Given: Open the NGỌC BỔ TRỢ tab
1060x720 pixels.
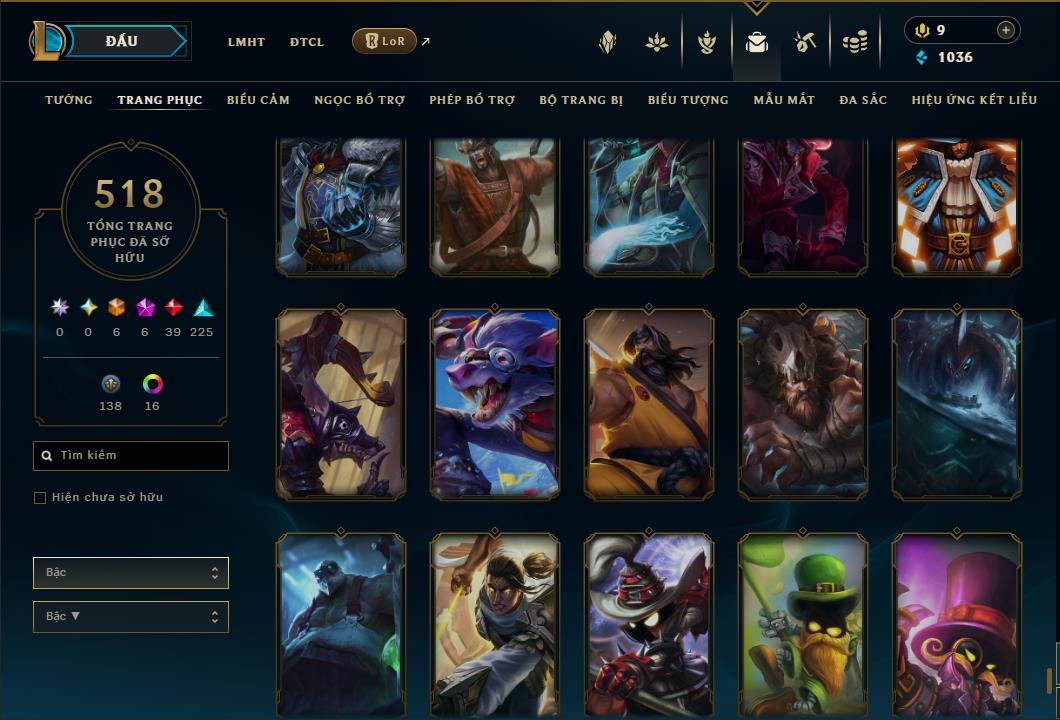Looking at the screenshot, I should point(359,100).
